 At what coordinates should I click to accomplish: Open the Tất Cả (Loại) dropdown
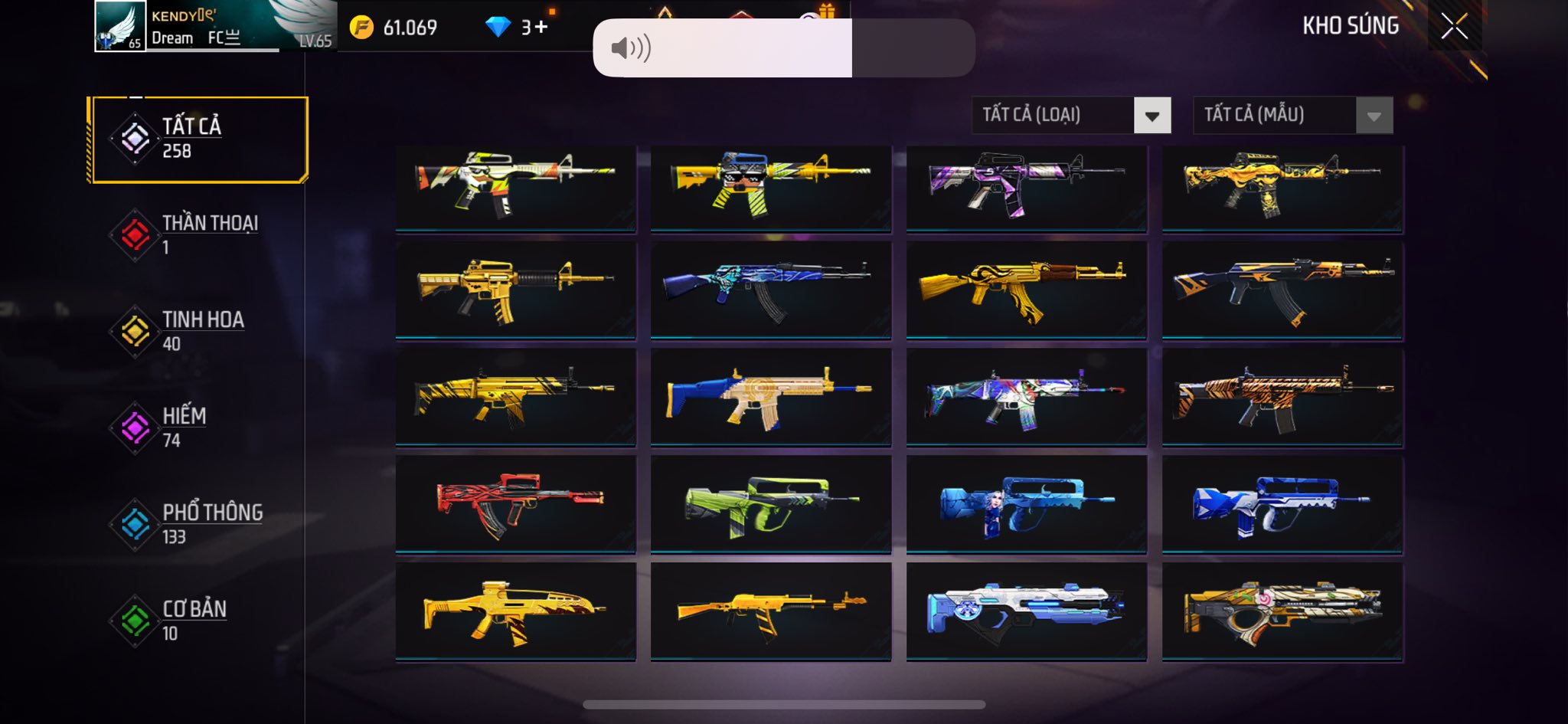tap(1070, 116)
